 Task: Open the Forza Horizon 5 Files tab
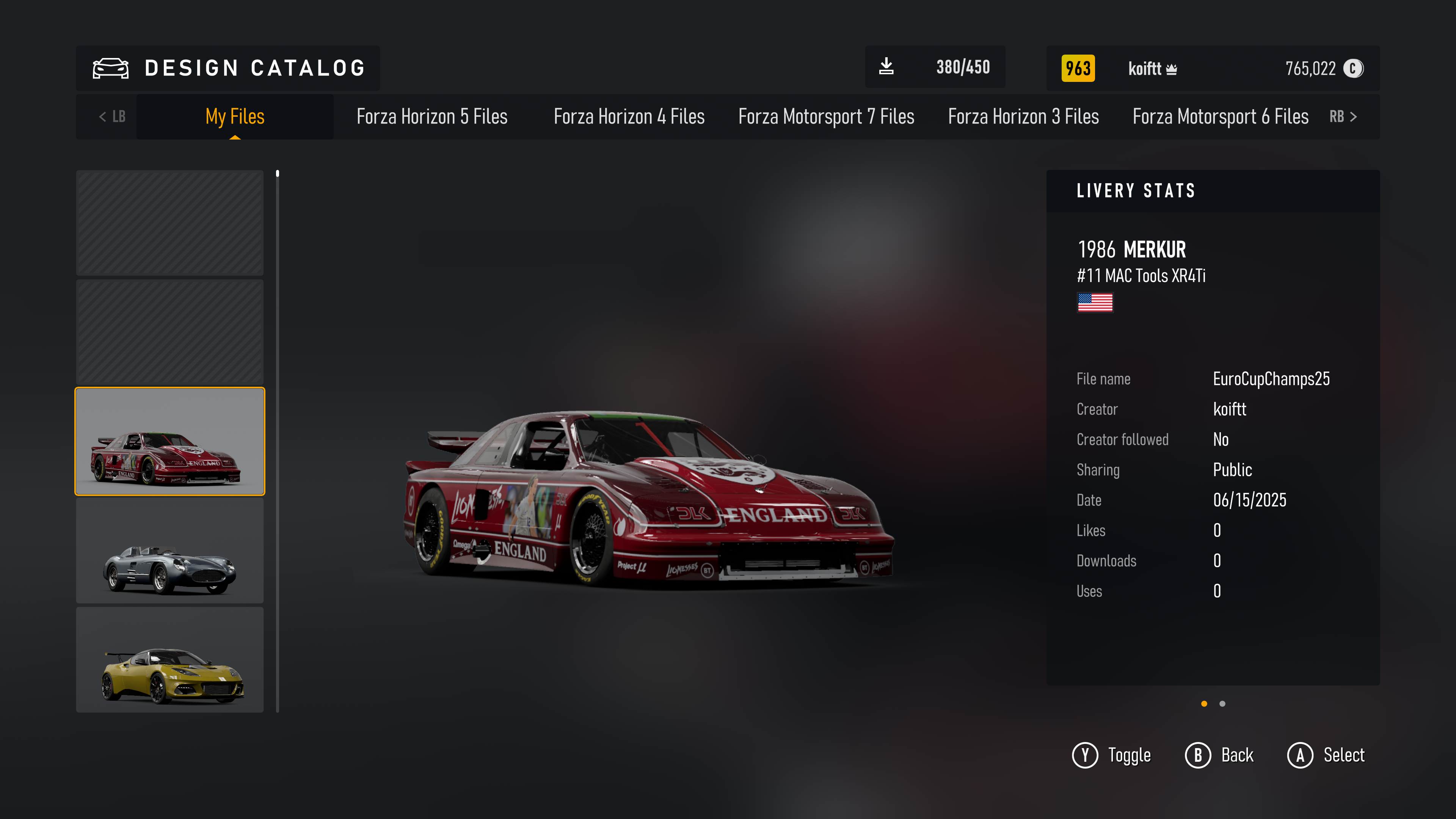(x=432, y=116)
